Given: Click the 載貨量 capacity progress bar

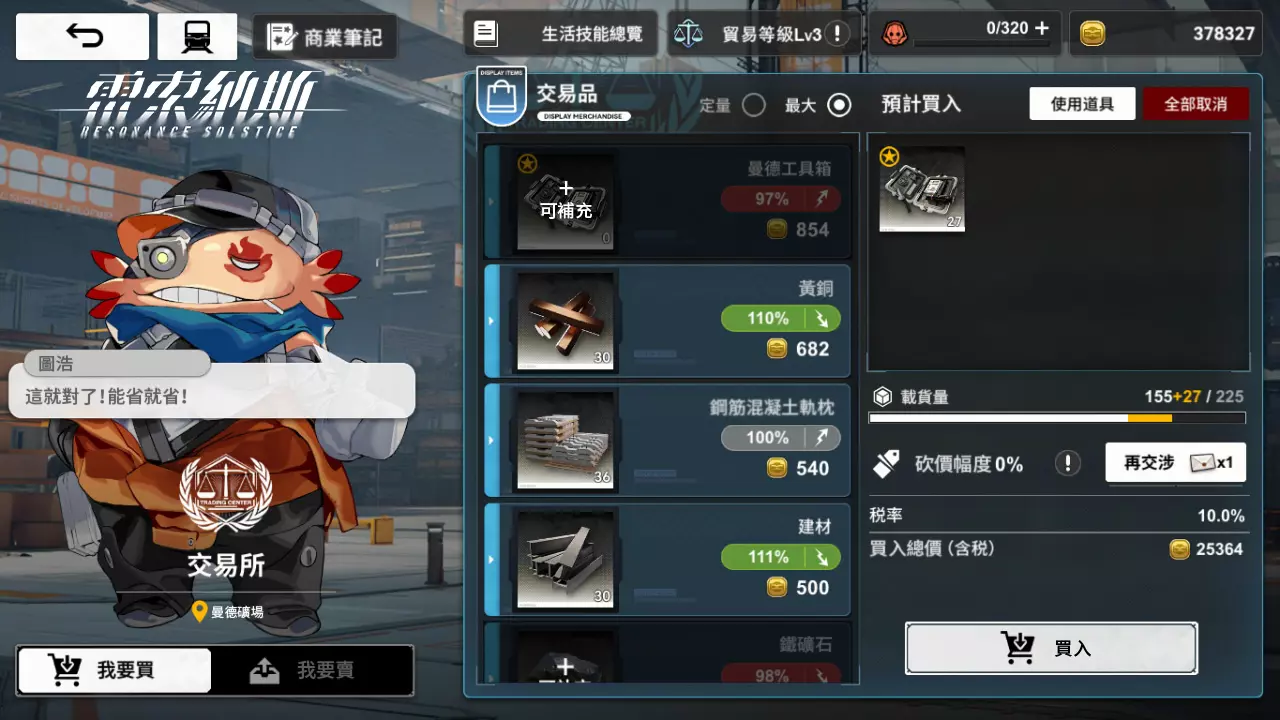Looking at the screenshot, I should pos(1056,417).
